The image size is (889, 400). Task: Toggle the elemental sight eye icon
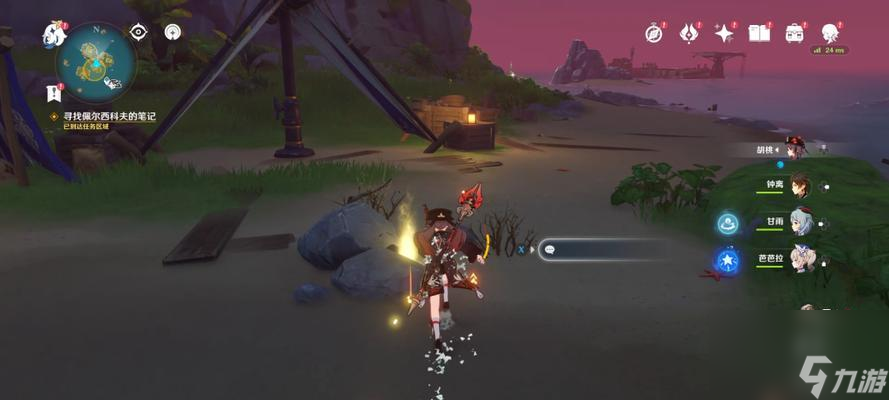[139, 32]
